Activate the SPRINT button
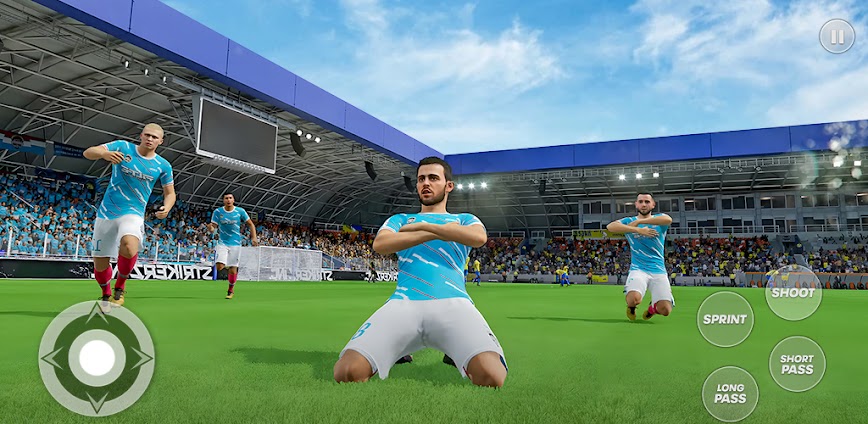The image size is (868, 424). tap(725, 319)
